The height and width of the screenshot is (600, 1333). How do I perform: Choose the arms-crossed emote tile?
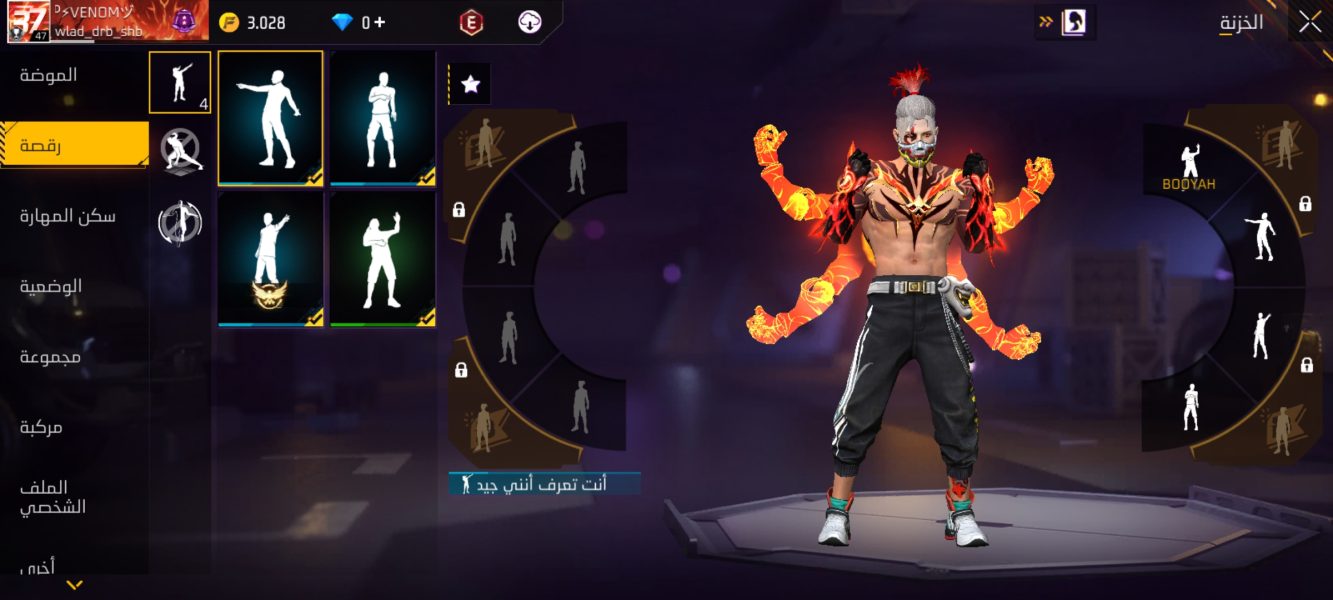(x=382, y=118)
